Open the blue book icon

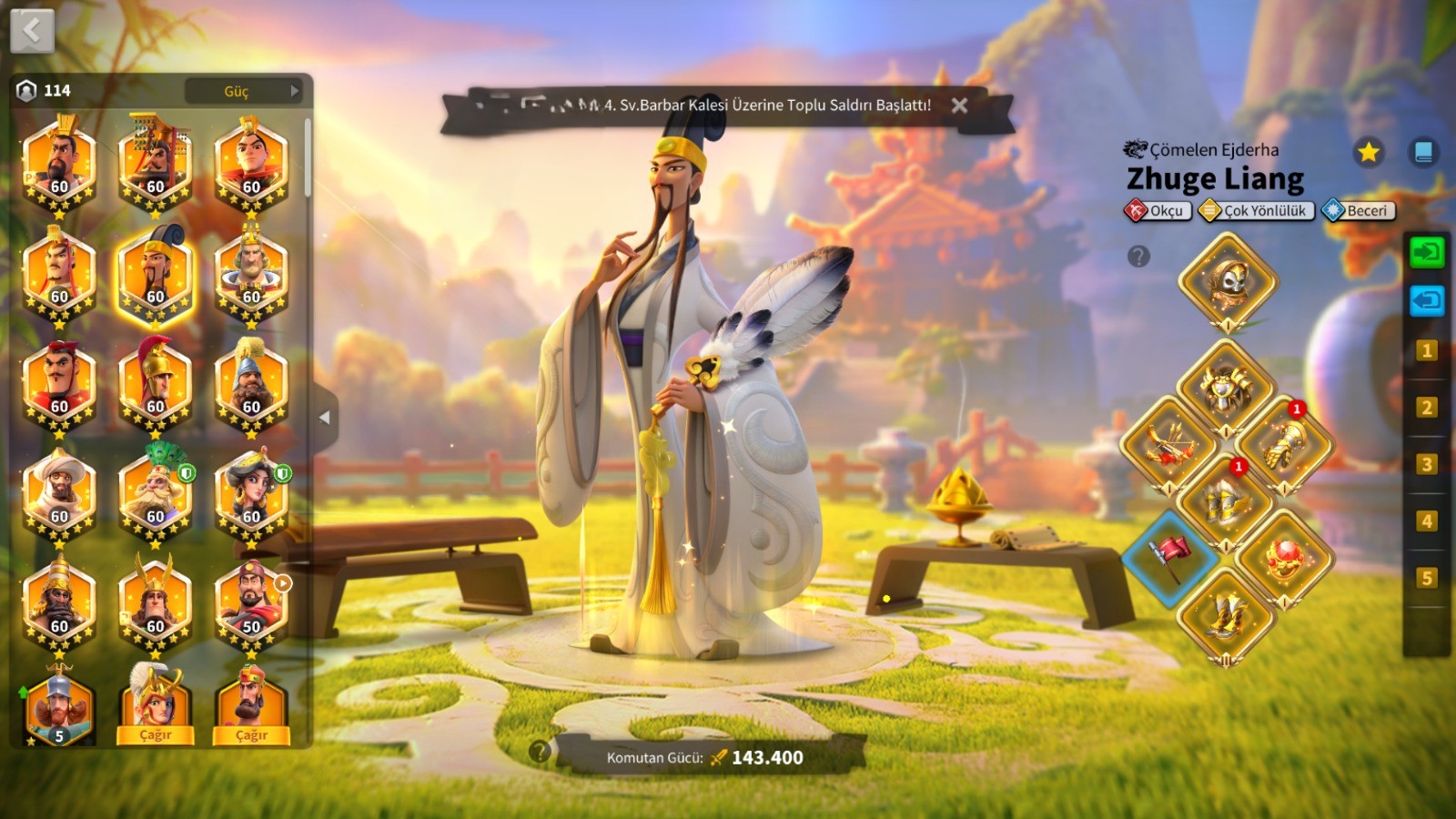1423,152
